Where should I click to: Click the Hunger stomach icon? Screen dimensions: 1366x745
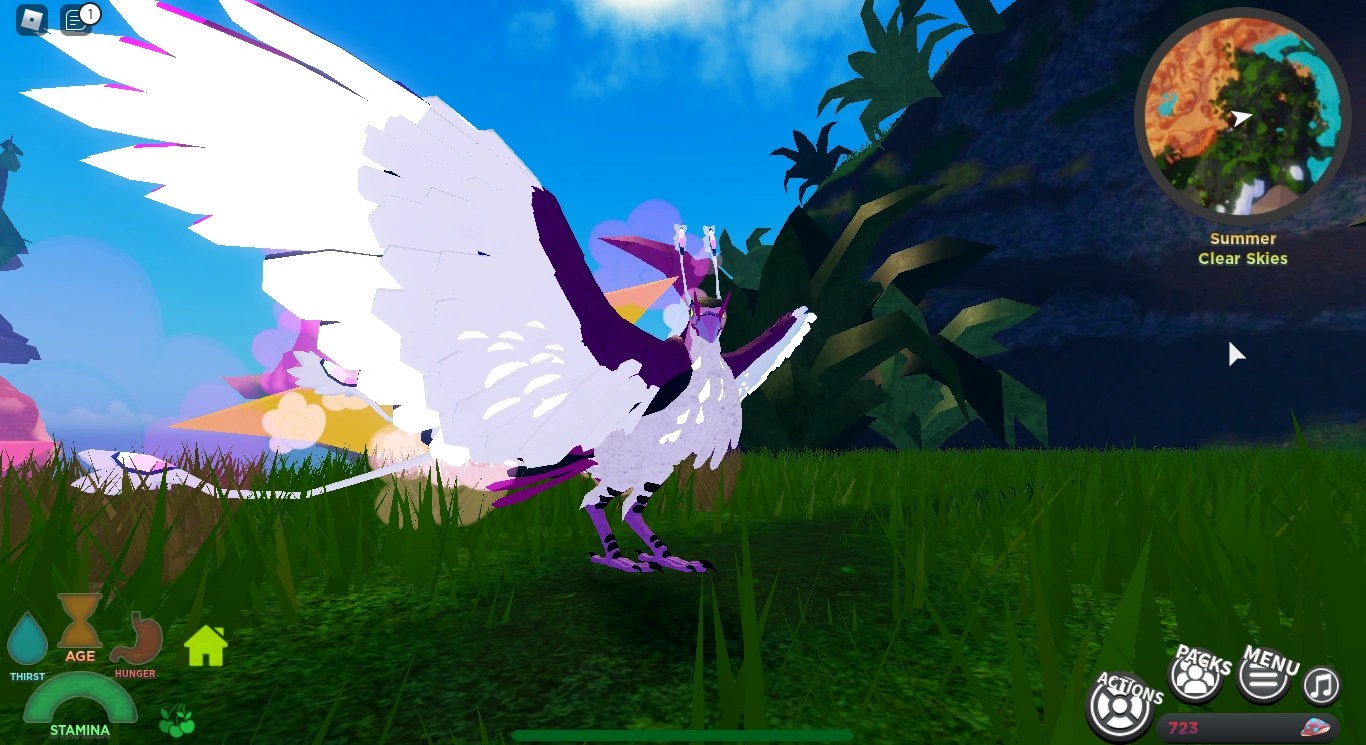(136, 639)
